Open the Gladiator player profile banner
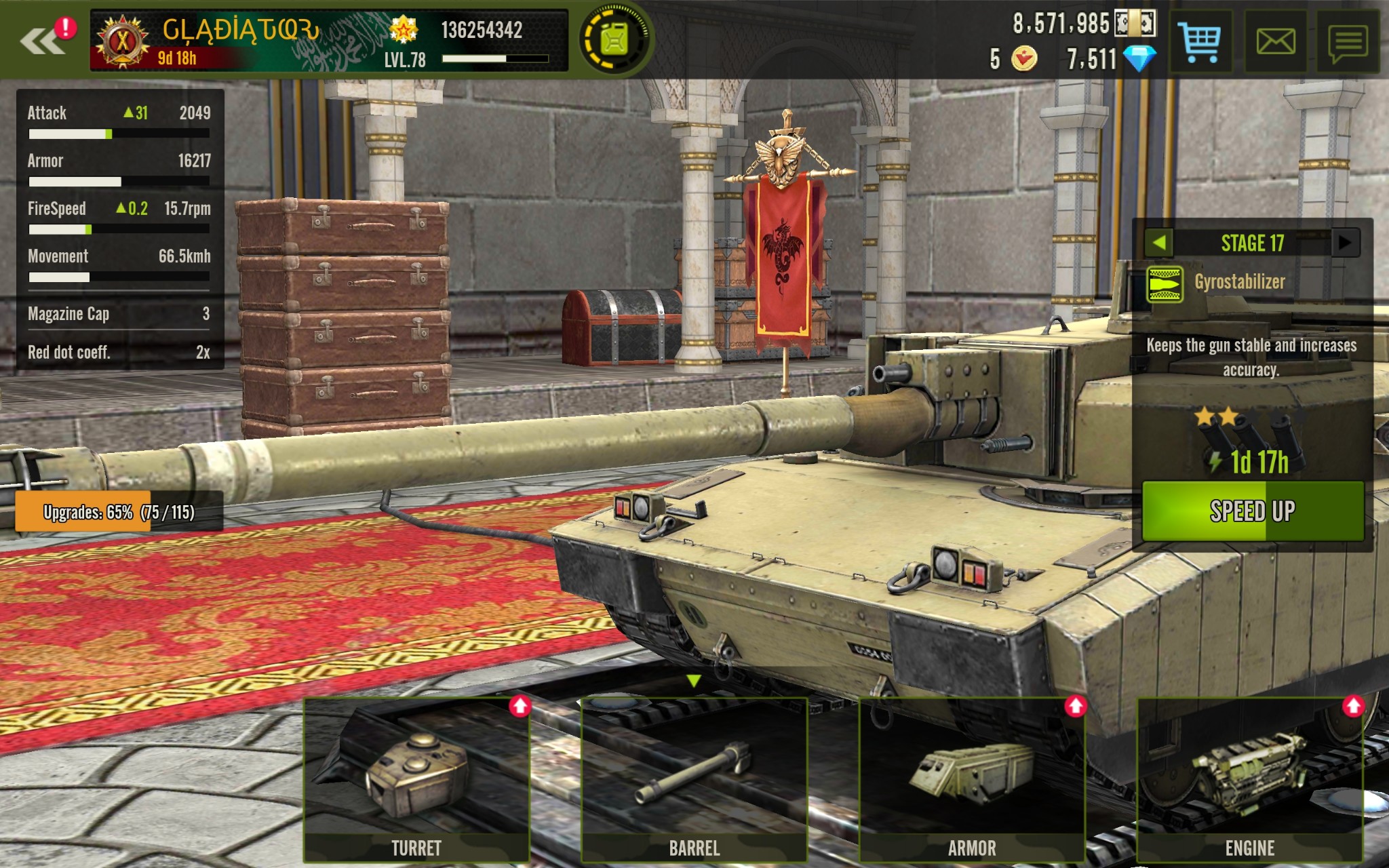 [x=328, y=41]
